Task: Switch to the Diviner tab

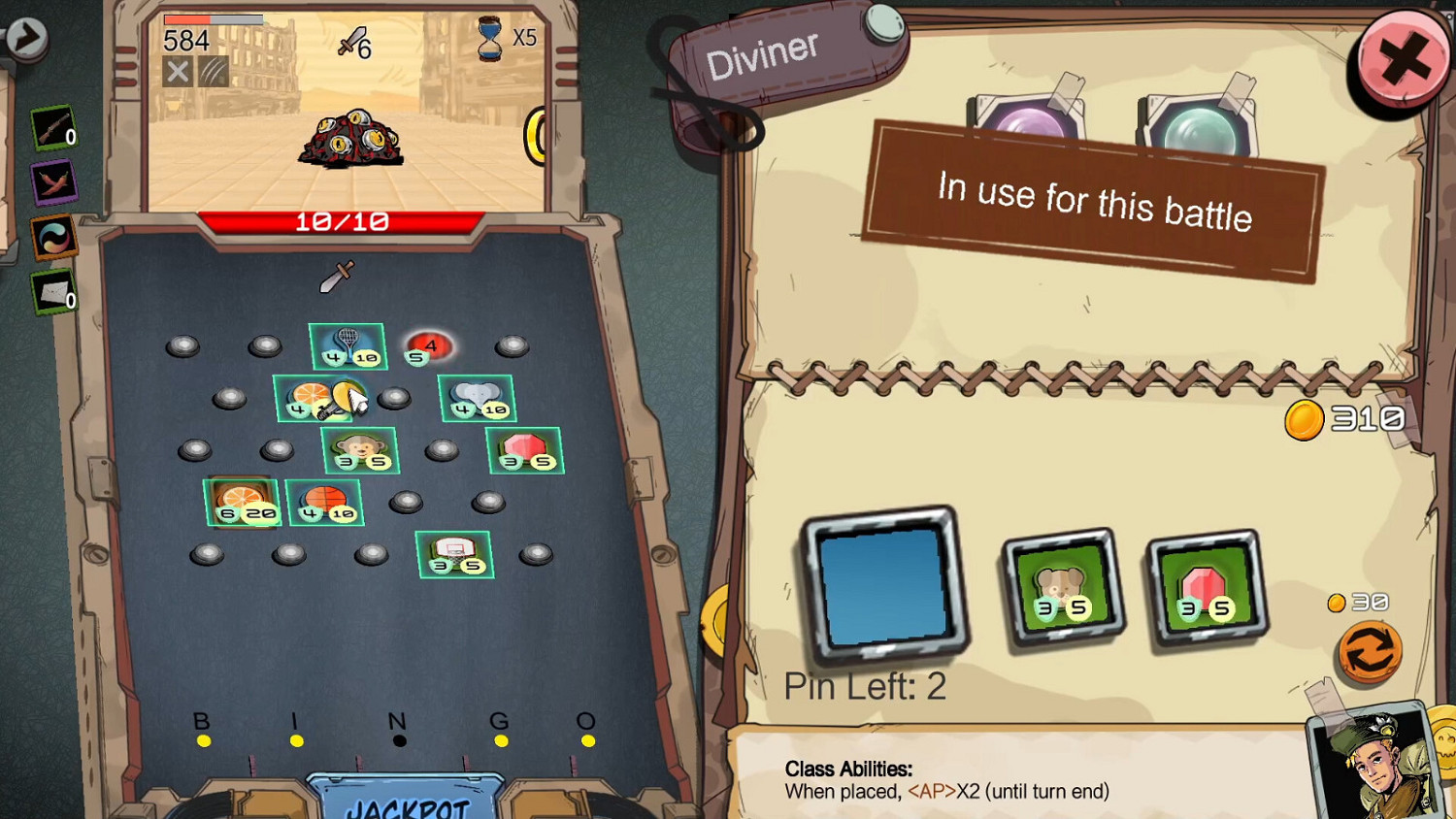Action: [x=767, y=52]
